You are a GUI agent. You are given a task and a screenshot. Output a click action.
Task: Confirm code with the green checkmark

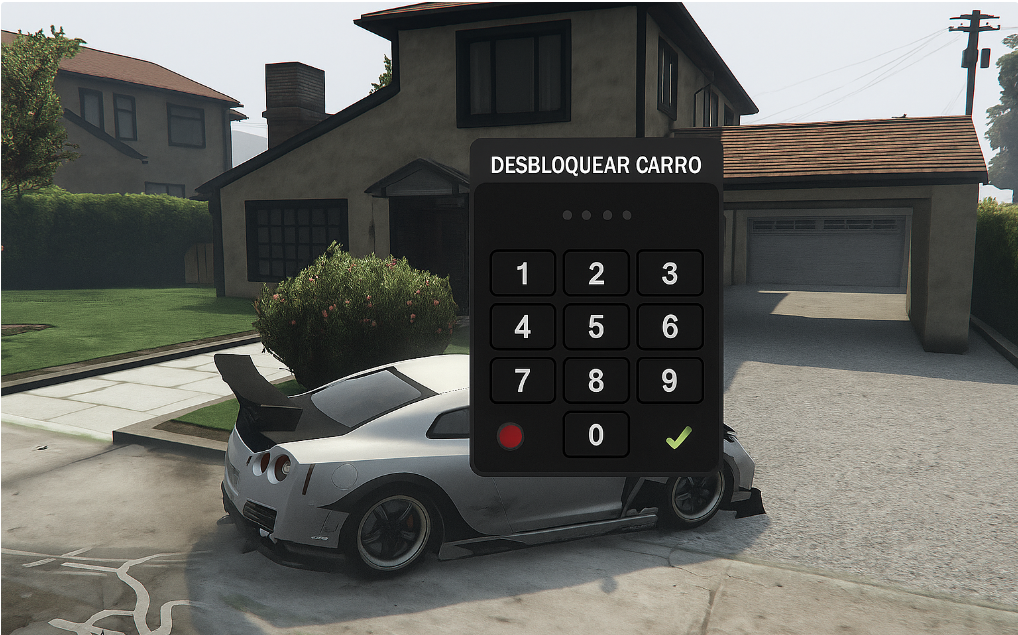click(x=678, y=436)
